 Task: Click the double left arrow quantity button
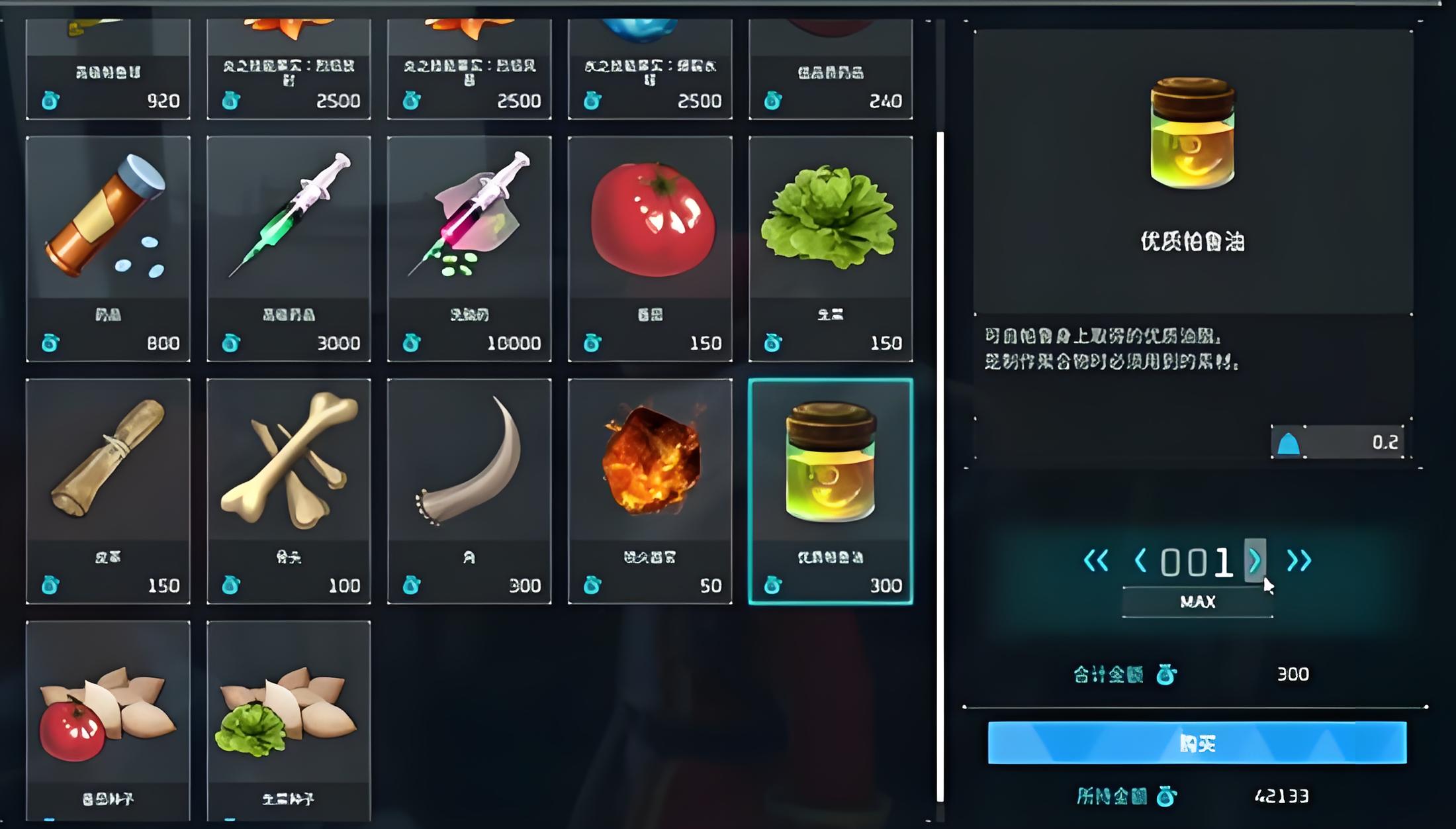[x=1096, y=561]
